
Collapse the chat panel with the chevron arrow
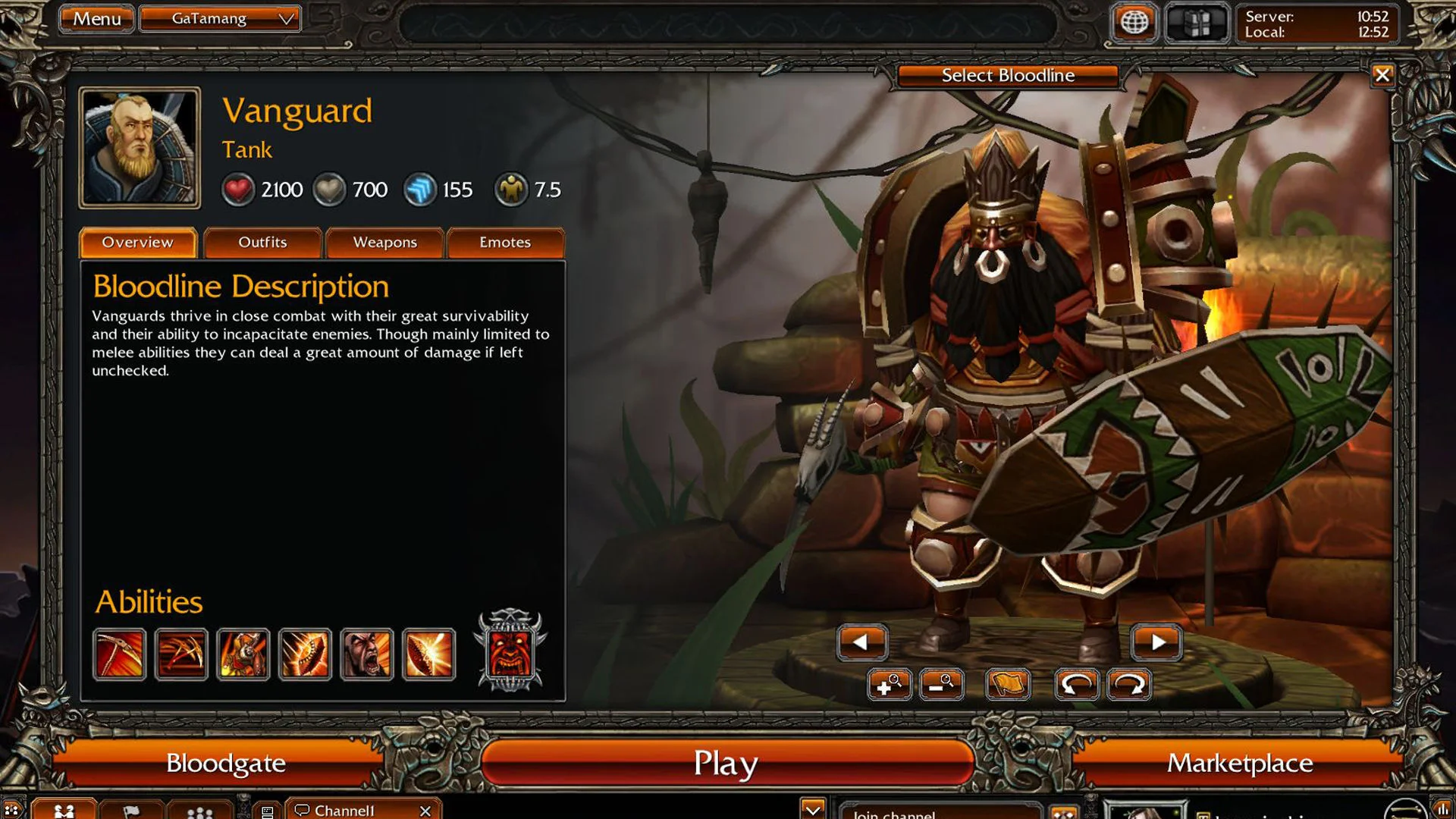click(x=814, y=810)
